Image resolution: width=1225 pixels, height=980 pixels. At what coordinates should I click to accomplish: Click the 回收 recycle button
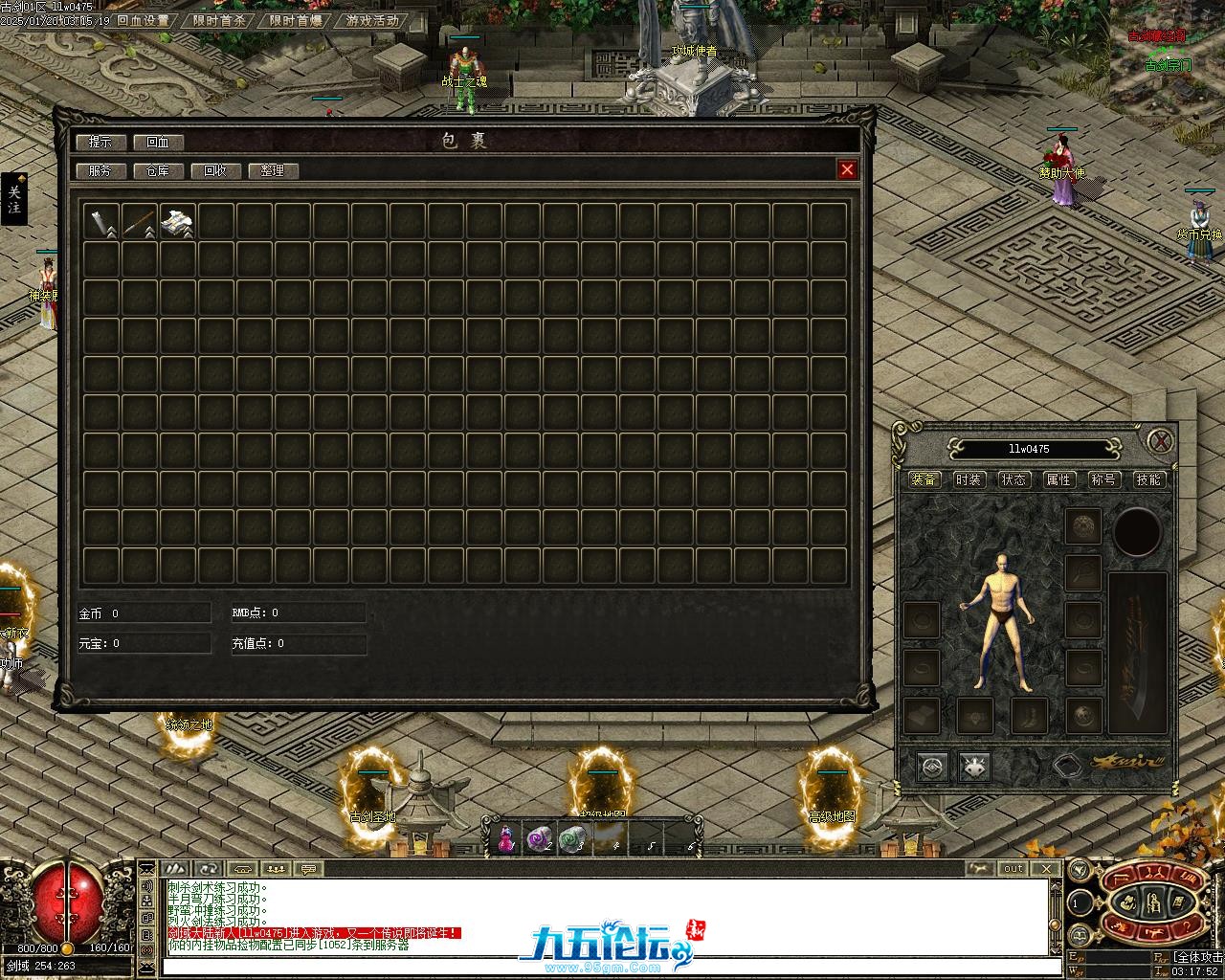point(215,170)
